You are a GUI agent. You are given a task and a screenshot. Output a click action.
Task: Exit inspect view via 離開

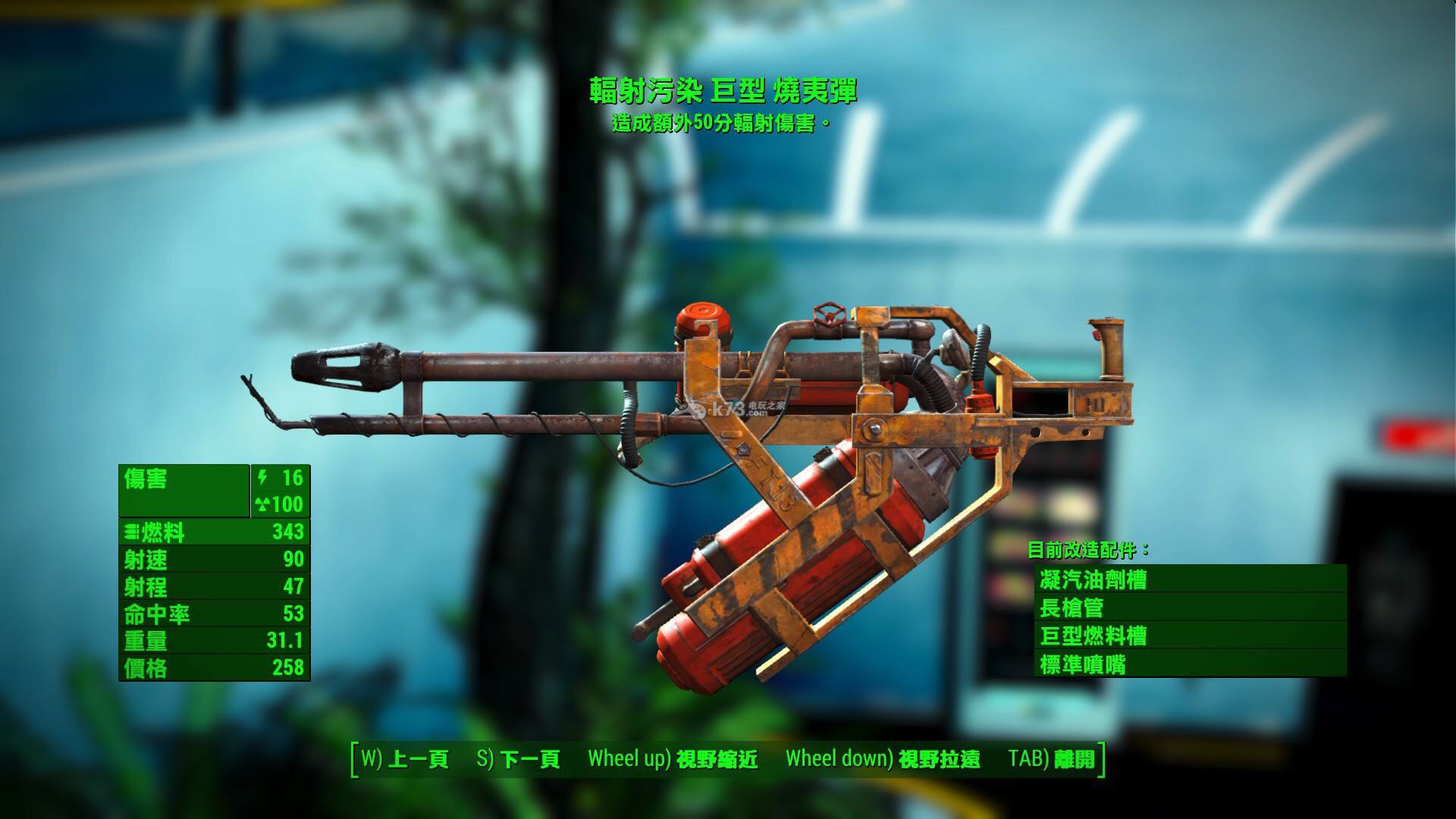click(1053, 758)
